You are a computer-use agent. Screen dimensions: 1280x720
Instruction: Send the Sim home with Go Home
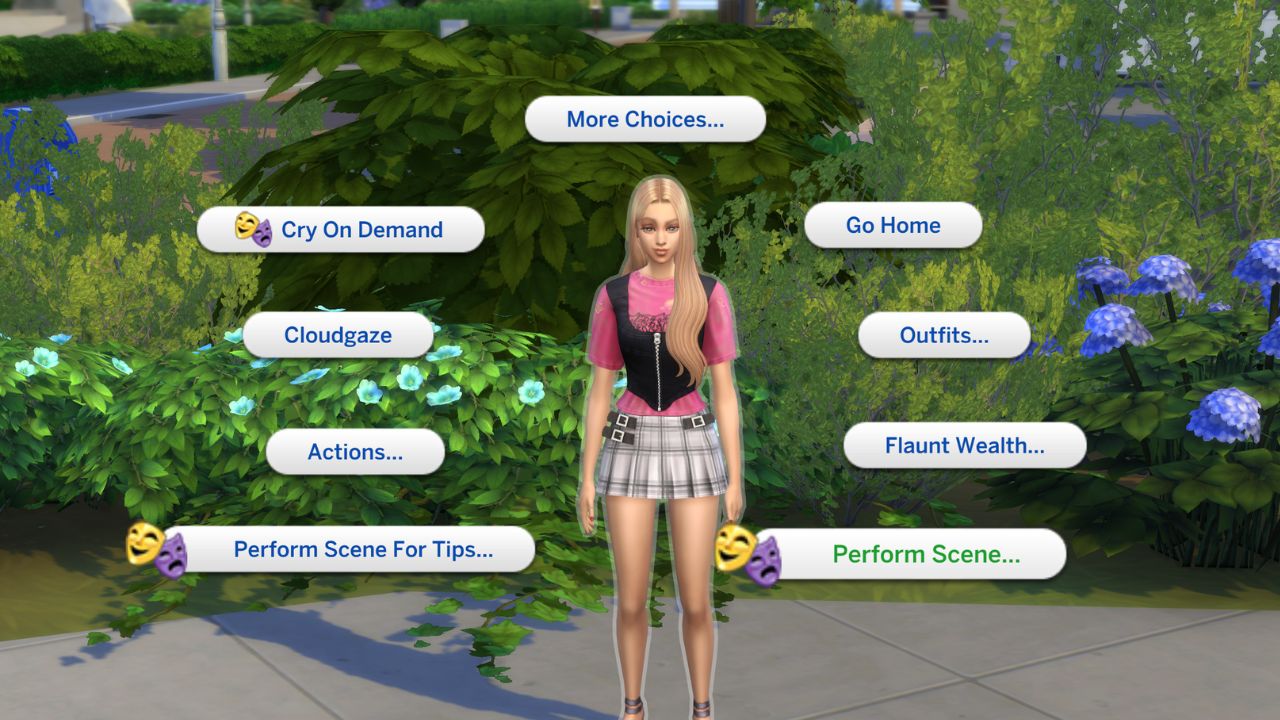[893, 225]
